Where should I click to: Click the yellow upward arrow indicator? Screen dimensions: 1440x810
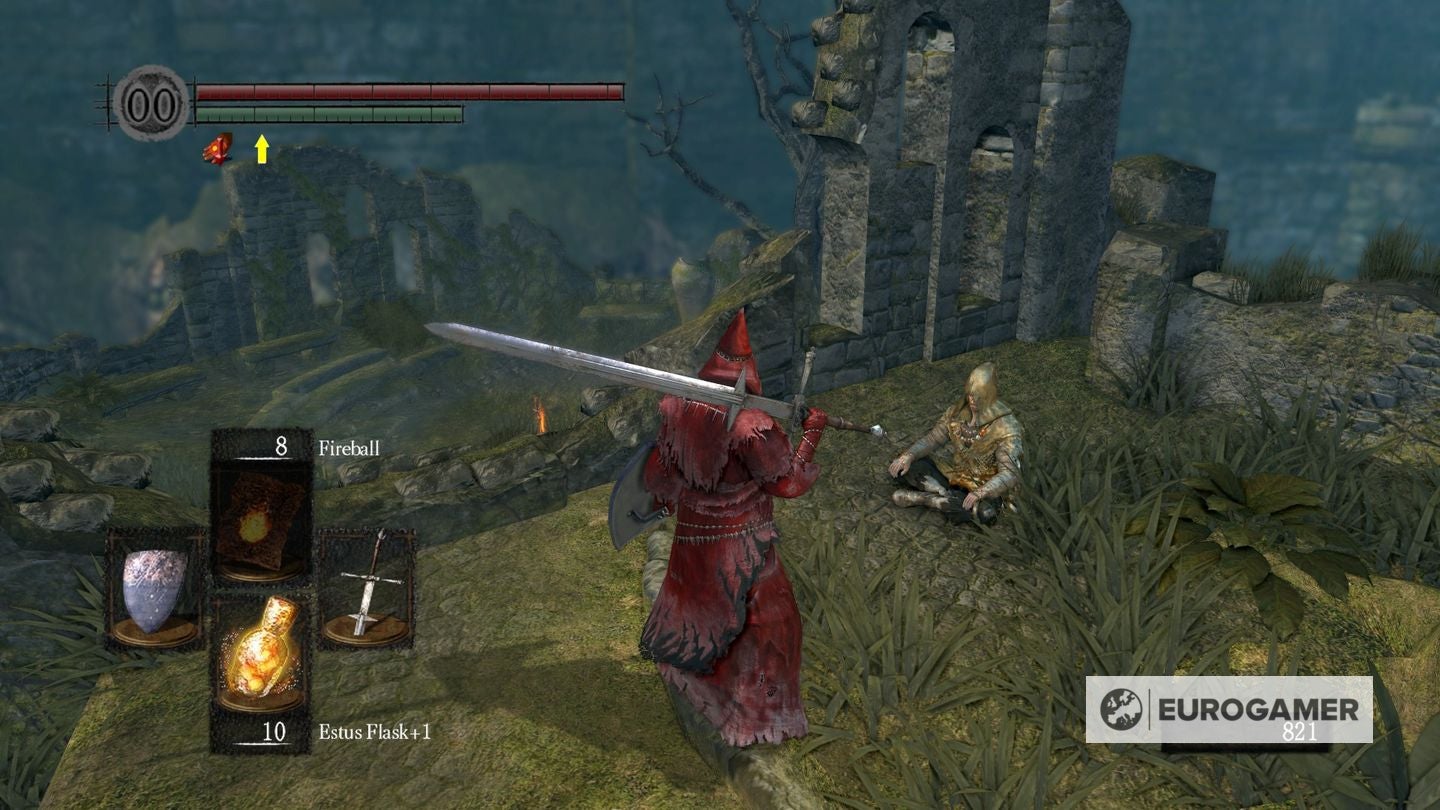(x=261, y=151)
